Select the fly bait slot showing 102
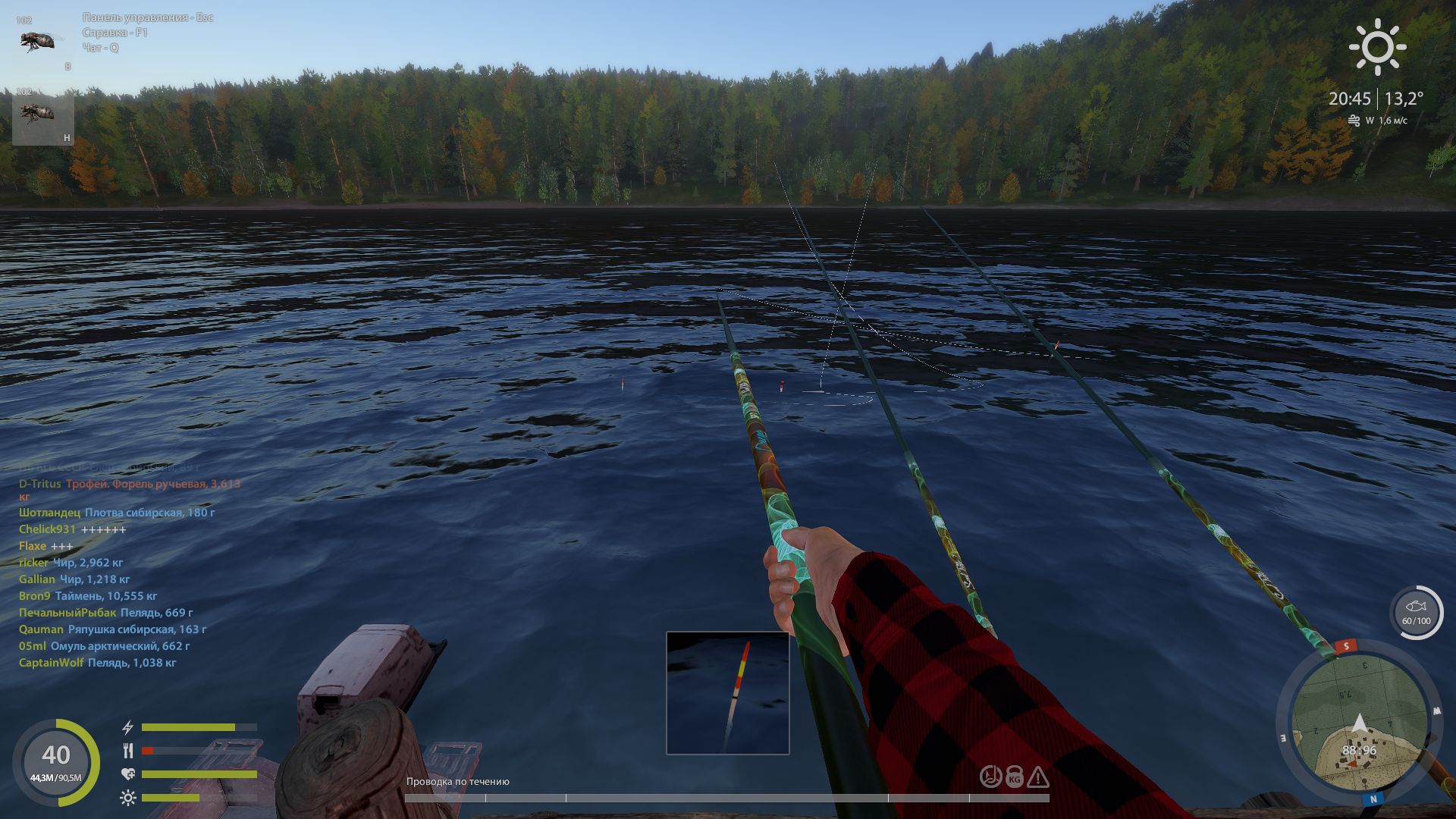Screen dimensions: 1456x819 click(38, 38)
